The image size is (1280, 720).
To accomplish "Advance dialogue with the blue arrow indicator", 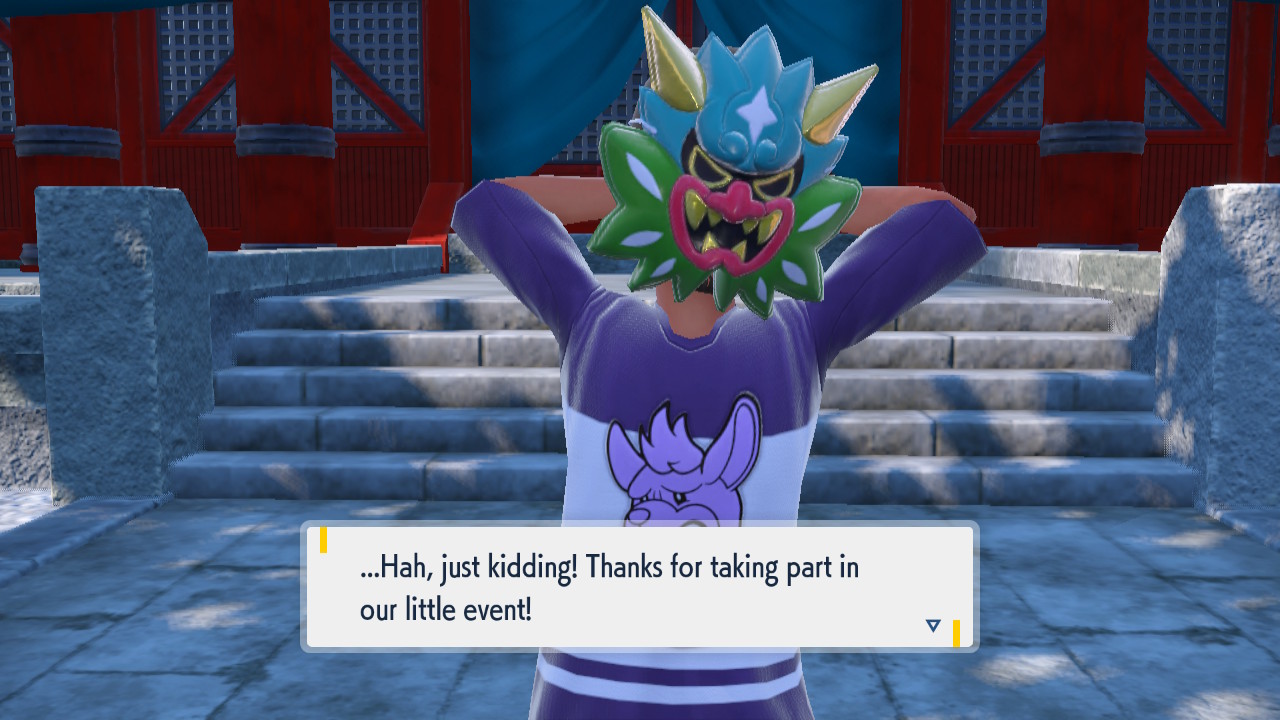I will 933,626.
